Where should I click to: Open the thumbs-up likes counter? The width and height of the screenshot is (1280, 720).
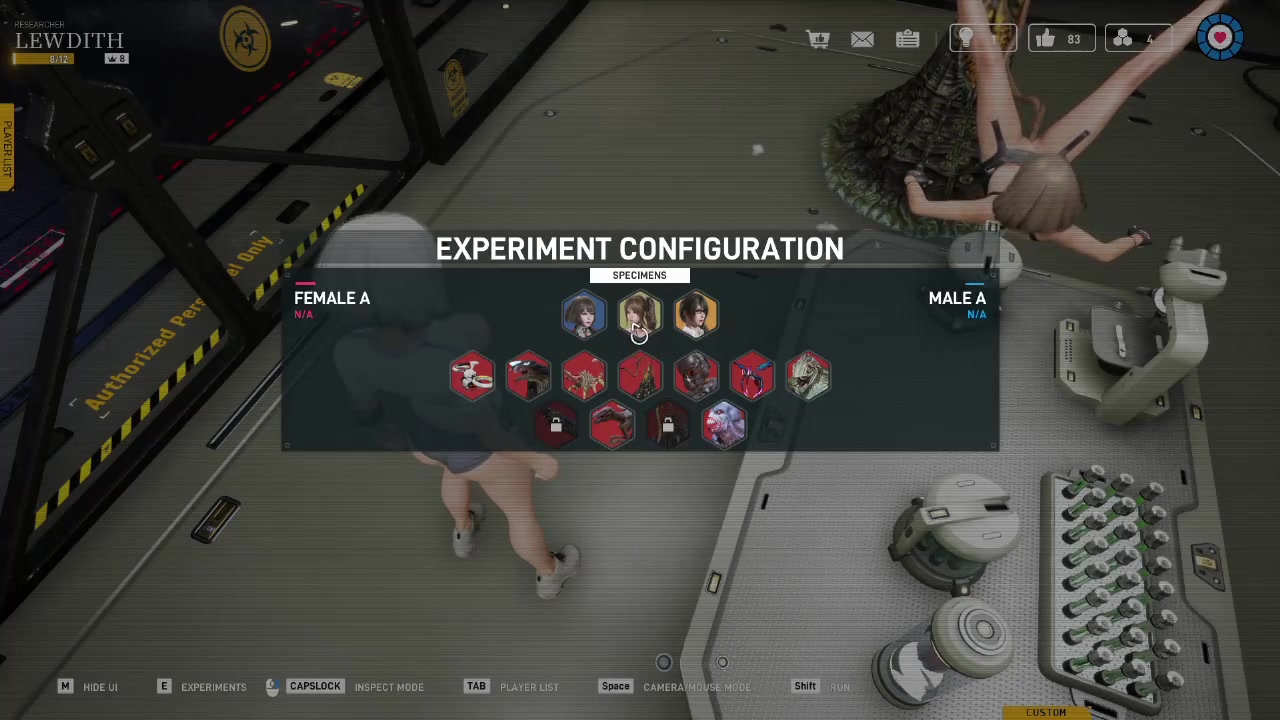pyautogui.click(x=1061, y=39)
